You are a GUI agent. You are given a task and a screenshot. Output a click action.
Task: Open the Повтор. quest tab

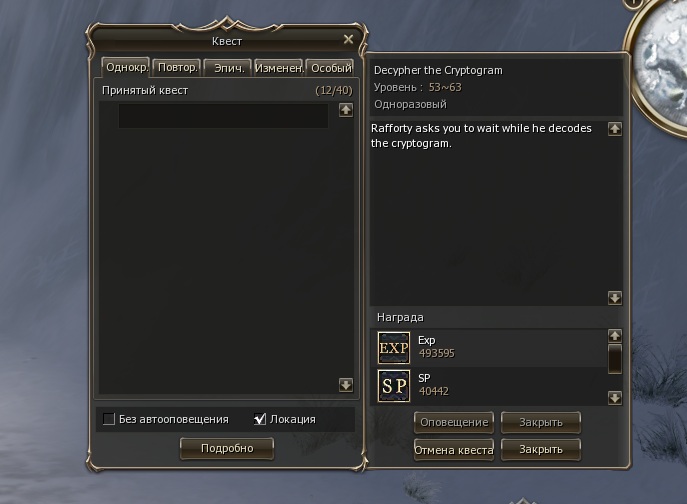[176, 68]
